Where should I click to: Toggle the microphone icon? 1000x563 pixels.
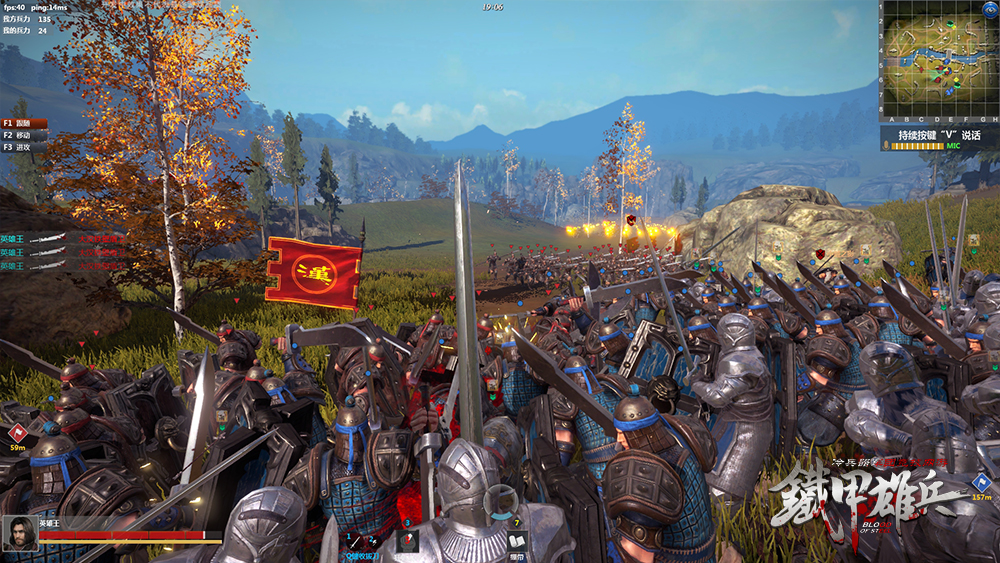886,146
